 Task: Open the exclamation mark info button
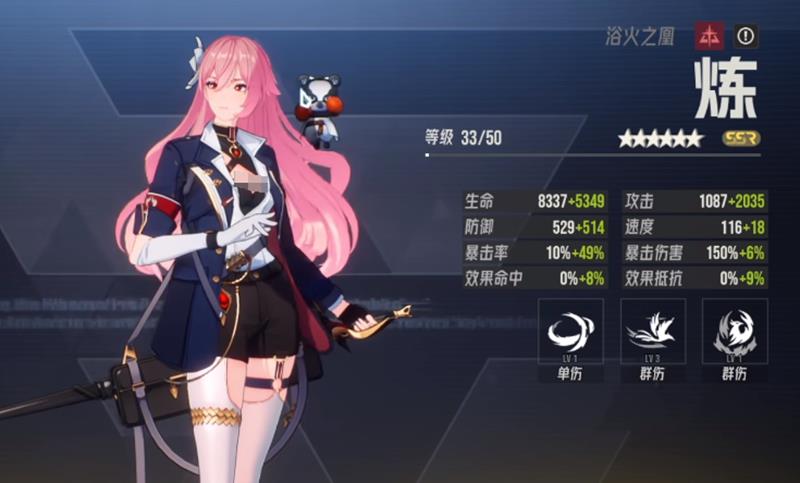pyautogui.click(x=745, y=37)
